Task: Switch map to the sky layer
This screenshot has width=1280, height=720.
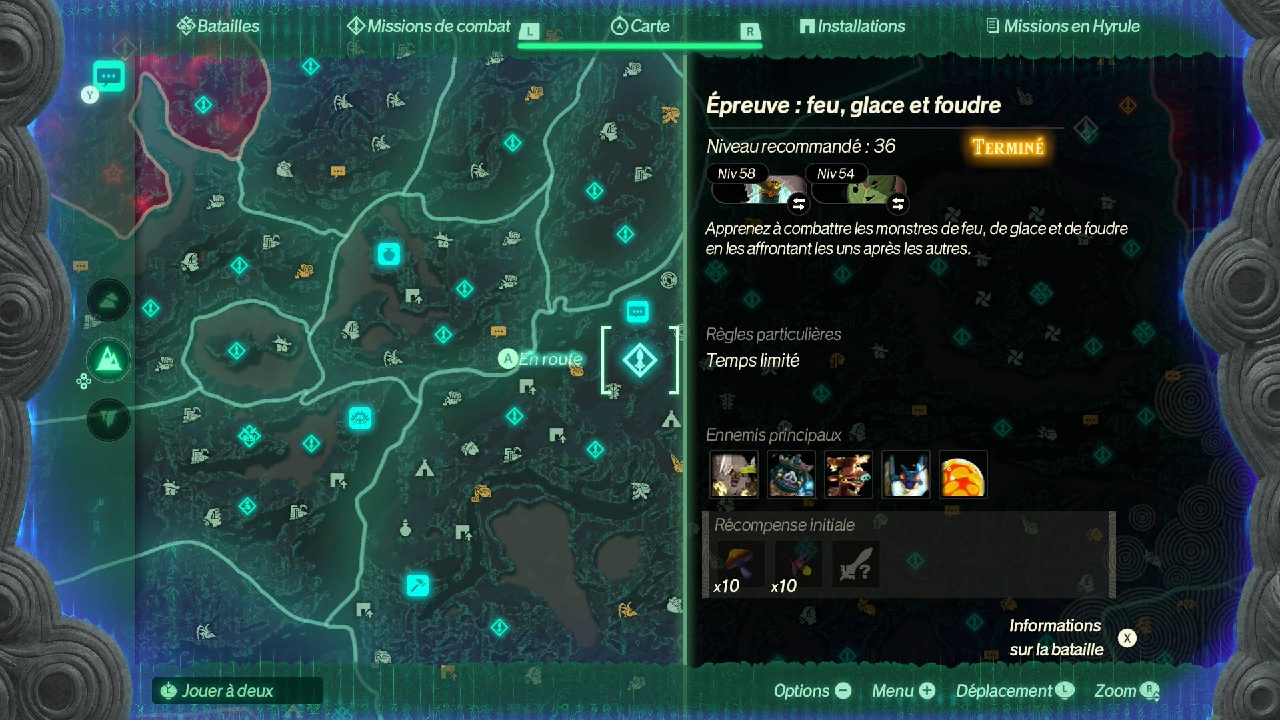Action: click(108, 299)
